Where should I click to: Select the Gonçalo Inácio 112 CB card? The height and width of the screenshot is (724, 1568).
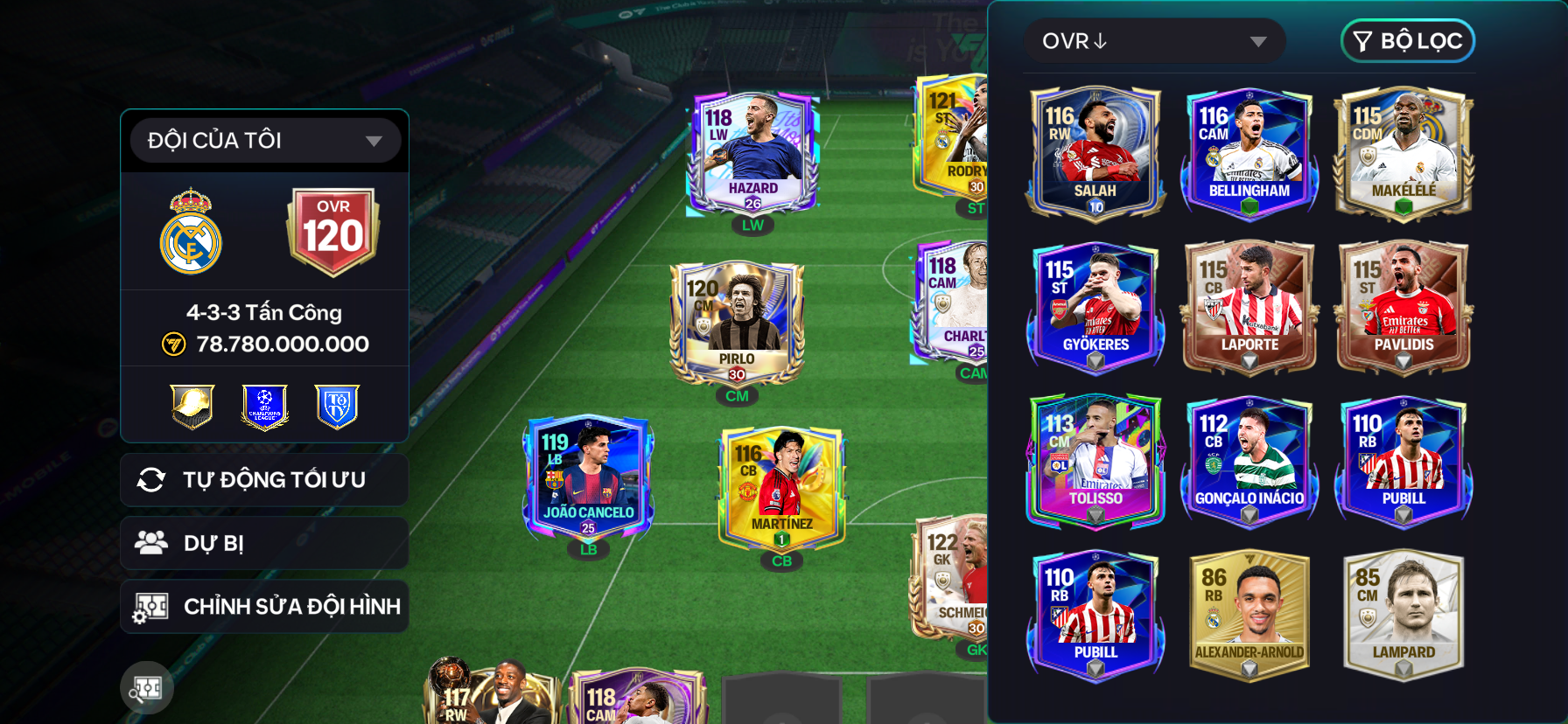point(1249,461)
